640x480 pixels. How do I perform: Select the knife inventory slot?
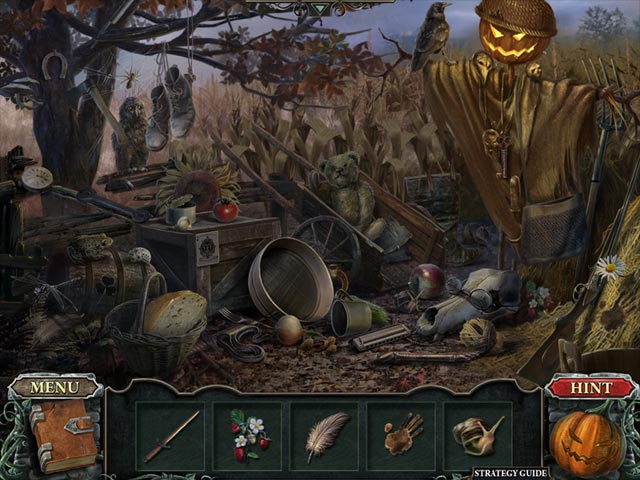171,436
